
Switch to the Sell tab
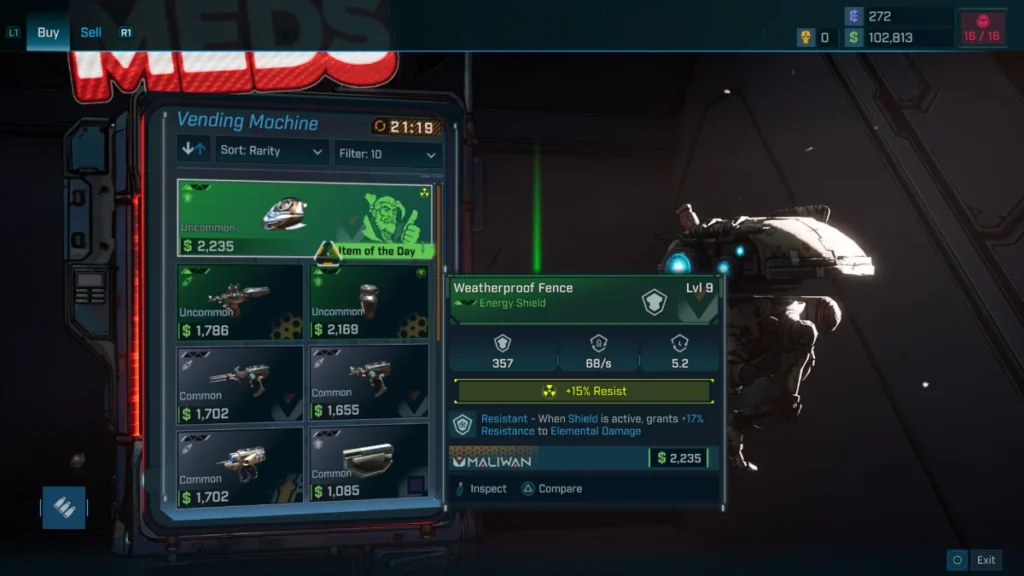coord(91,32)
